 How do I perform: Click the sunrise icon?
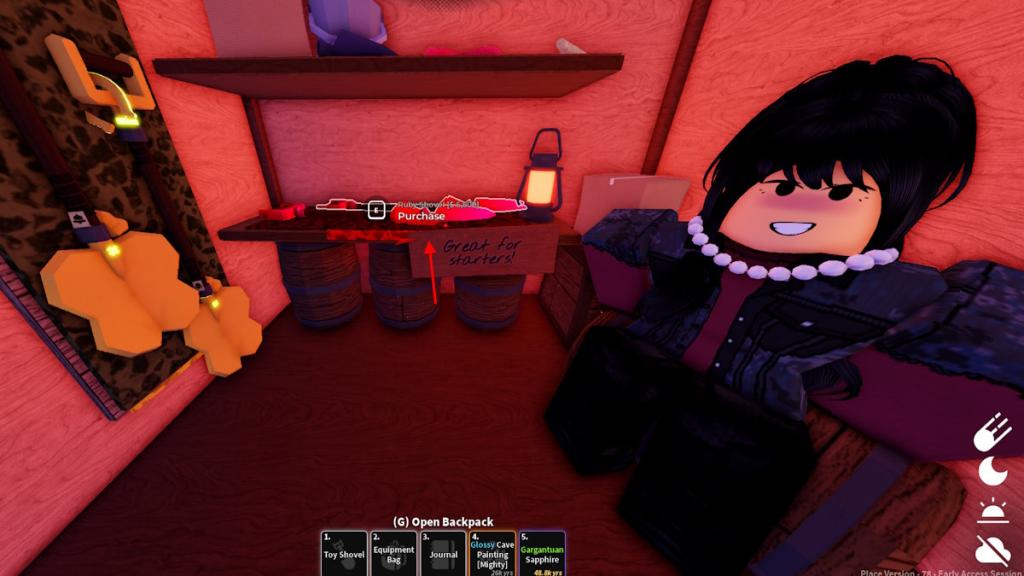[992, 510]
